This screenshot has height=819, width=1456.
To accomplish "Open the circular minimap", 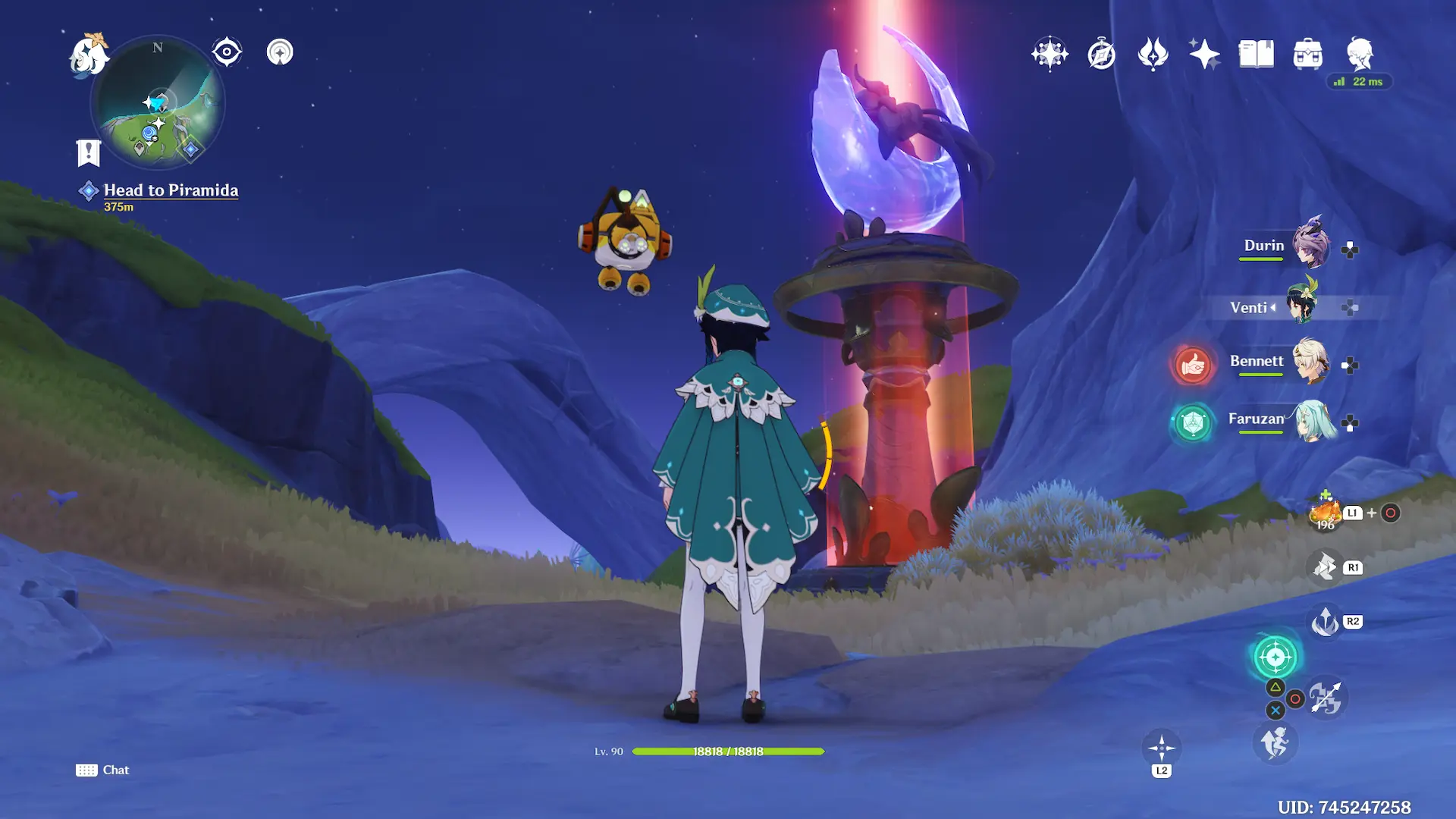I will point(158,102).
